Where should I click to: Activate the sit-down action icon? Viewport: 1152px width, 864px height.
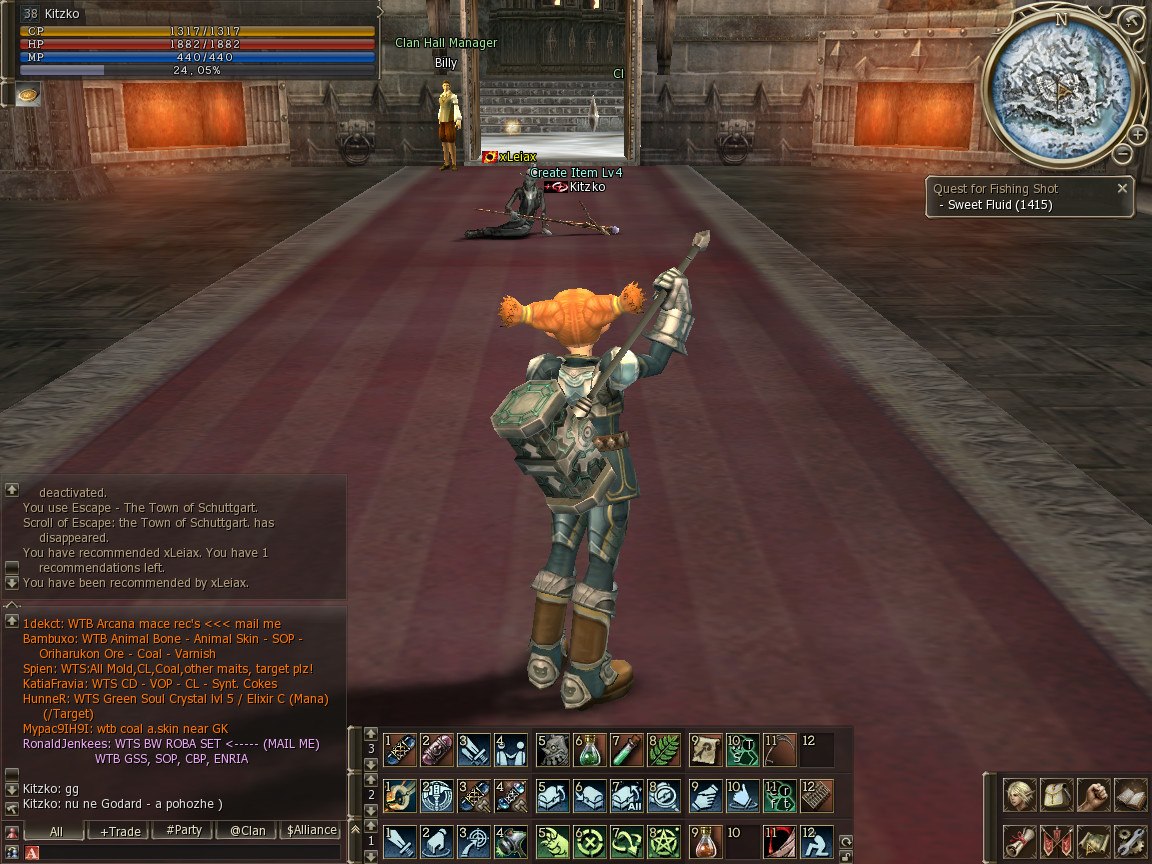tap(816, 841)
